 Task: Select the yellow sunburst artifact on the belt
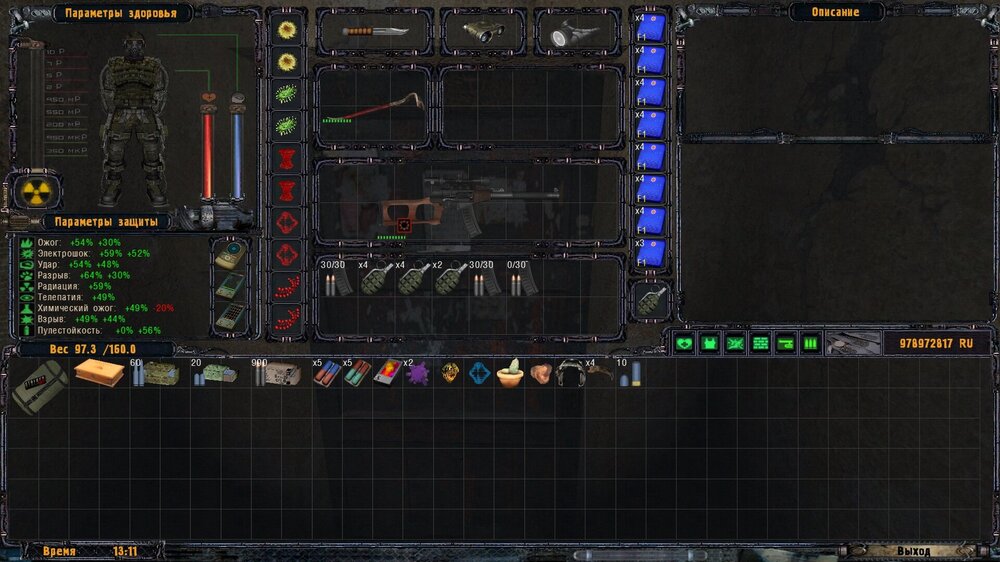pos(287,30)
